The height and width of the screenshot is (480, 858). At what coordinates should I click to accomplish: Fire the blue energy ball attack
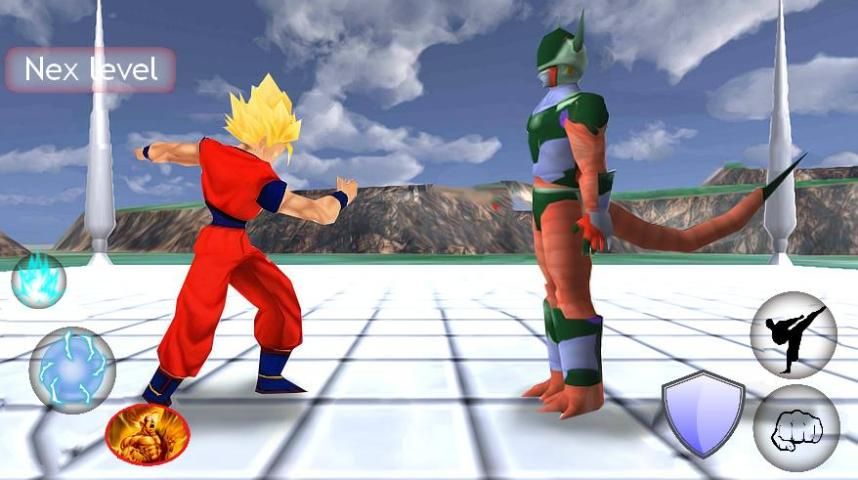(72, 370)
